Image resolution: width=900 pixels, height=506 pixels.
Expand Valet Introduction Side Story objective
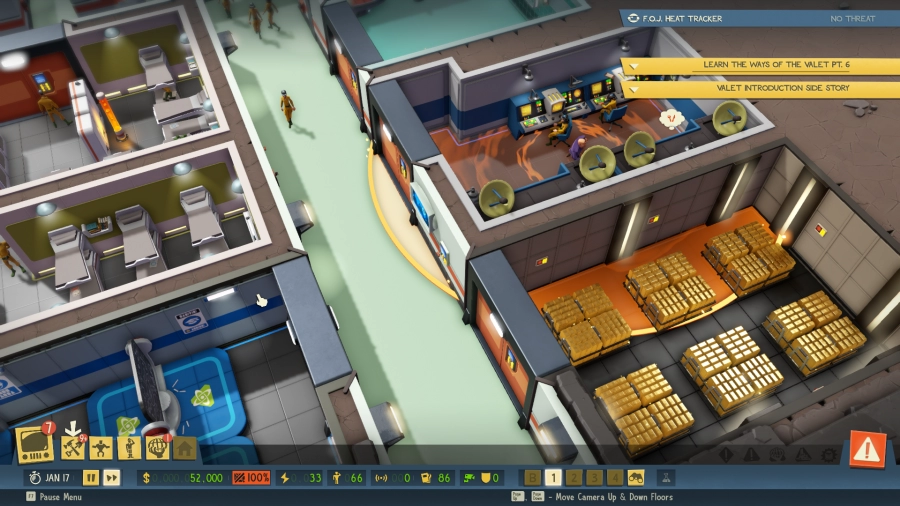761,88
